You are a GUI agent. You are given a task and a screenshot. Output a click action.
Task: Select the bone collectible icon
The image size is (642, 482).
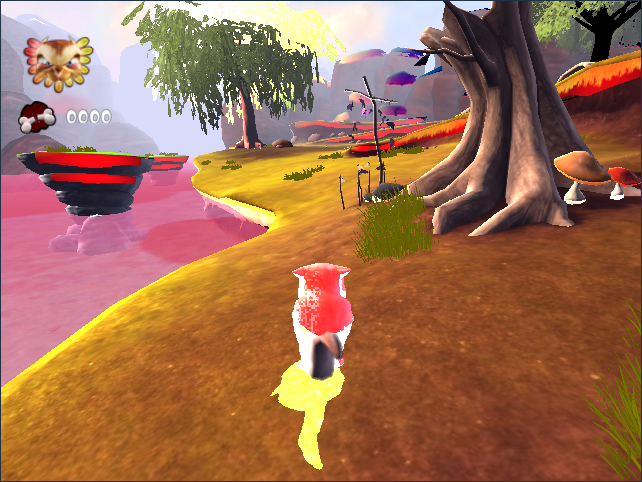point(38,117)
